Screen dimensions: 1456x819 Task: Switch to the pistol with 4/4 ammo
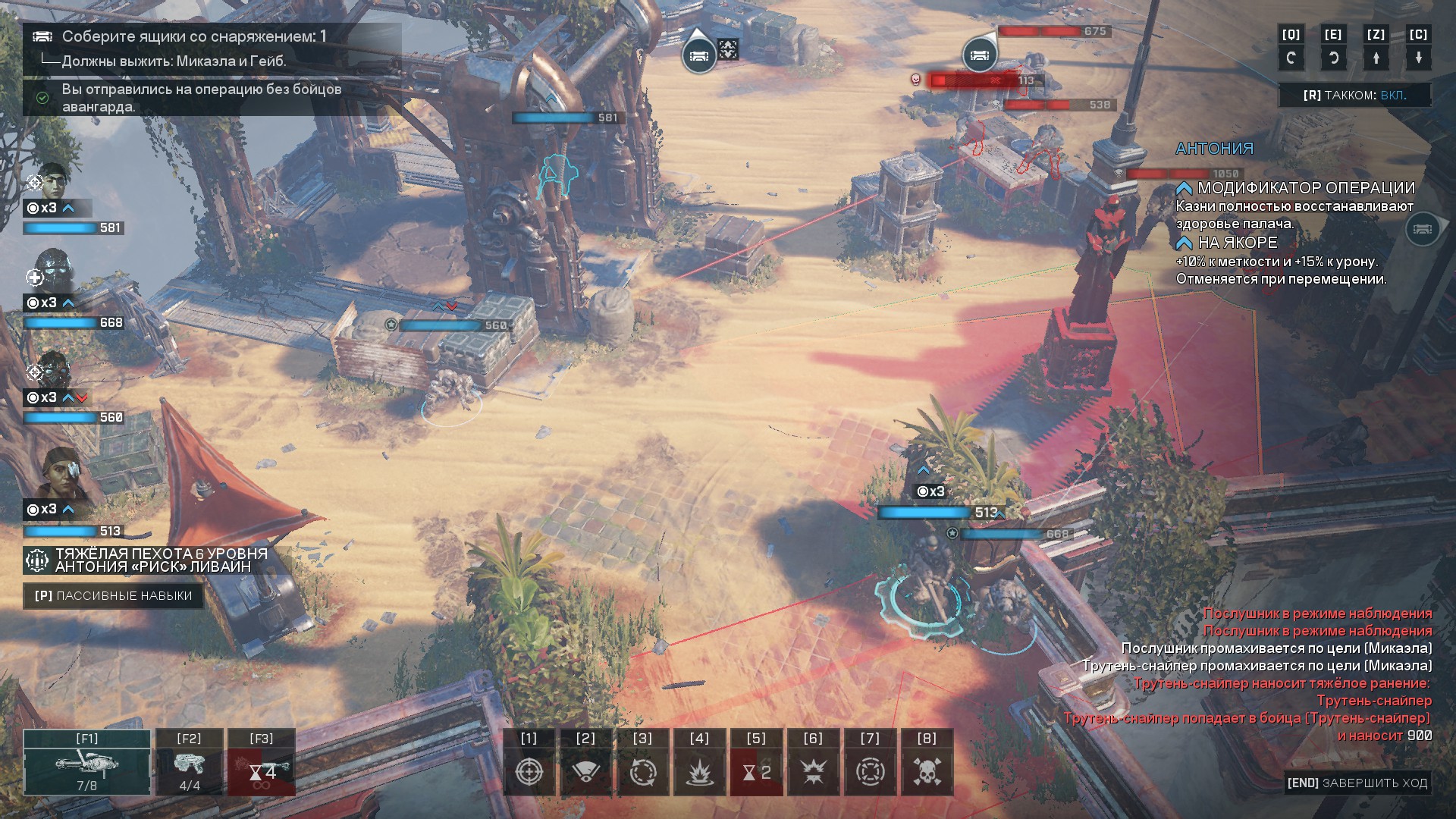pyautogui.click(x=190, y=763)
